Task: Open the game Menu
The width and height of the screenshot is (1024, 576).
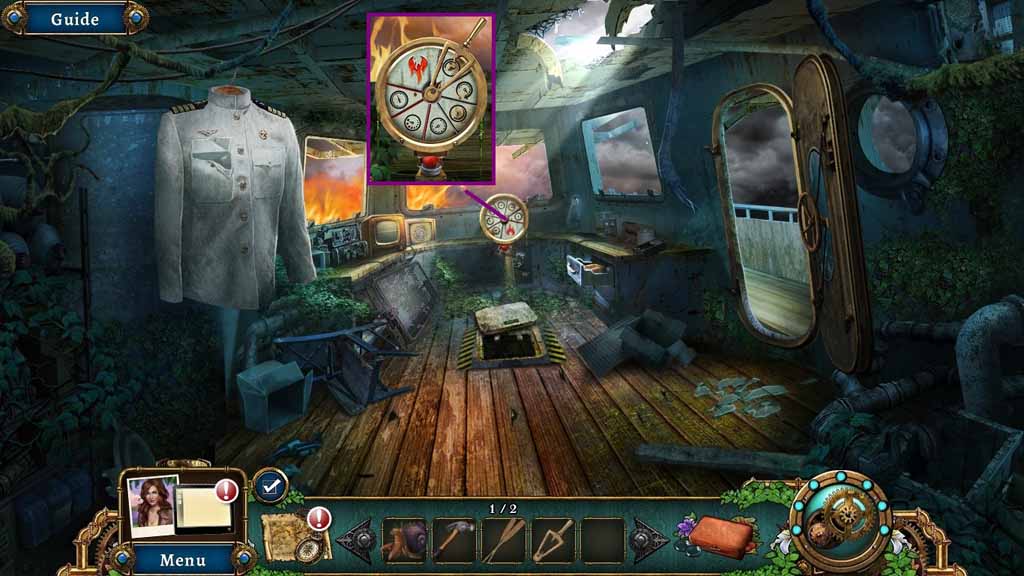Action: 182,559
